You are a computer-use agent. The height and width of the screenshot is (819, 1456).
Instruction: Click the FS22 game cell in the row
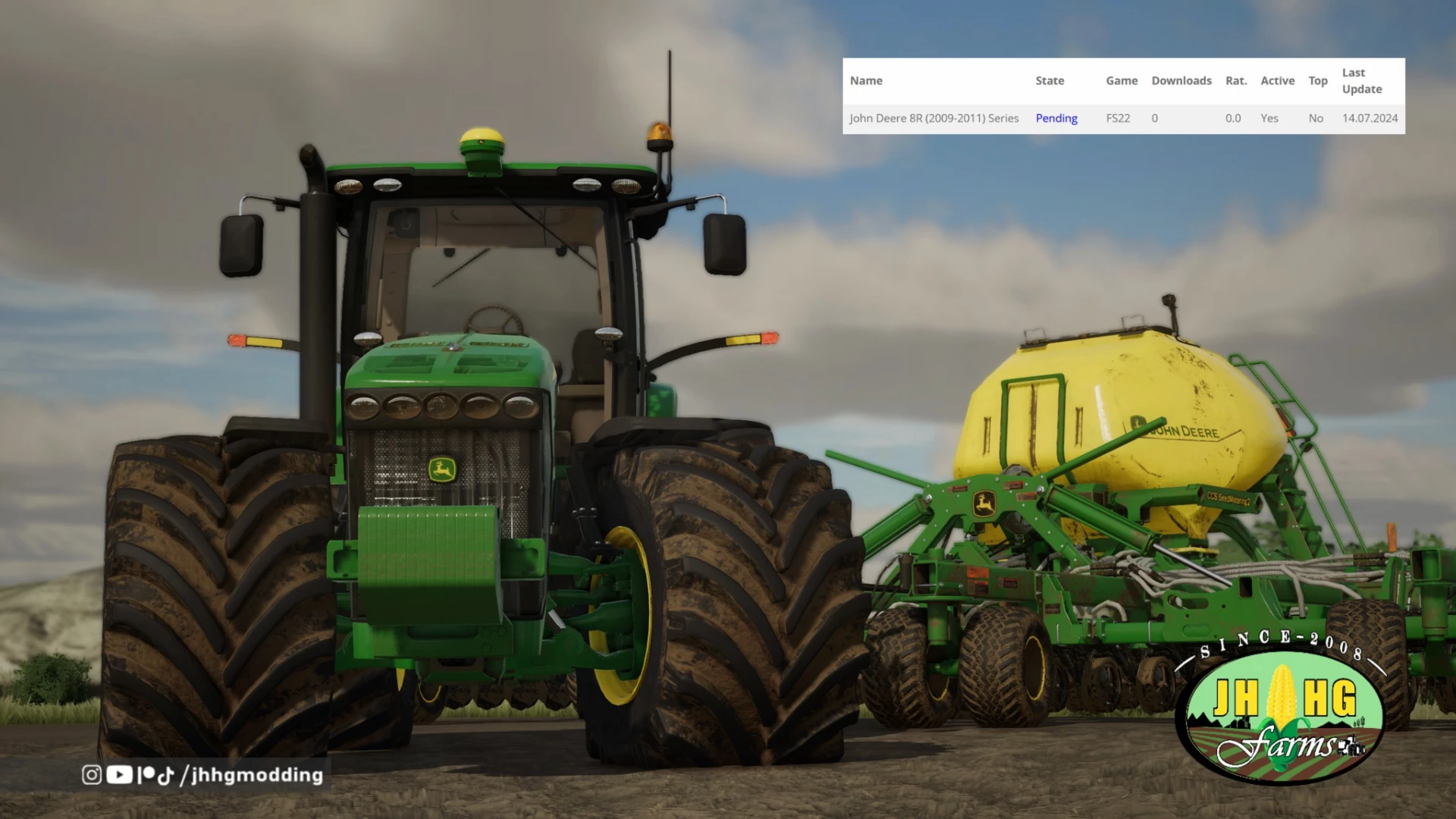point(1118,118)
